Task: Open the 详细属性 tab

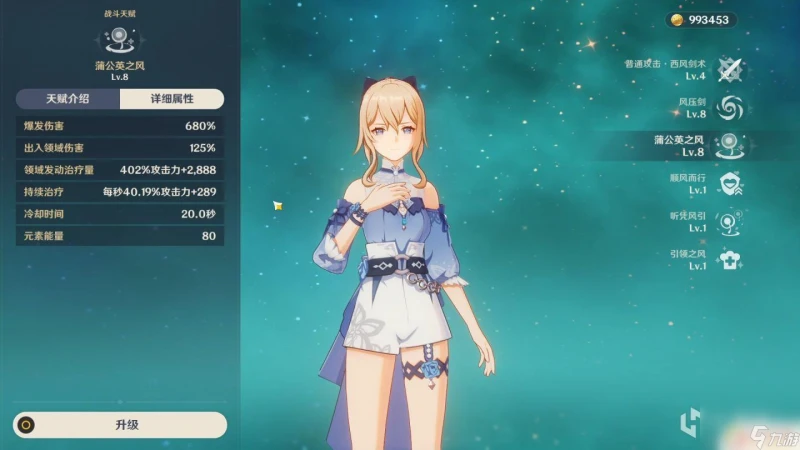Action: (x=171, y=99)
